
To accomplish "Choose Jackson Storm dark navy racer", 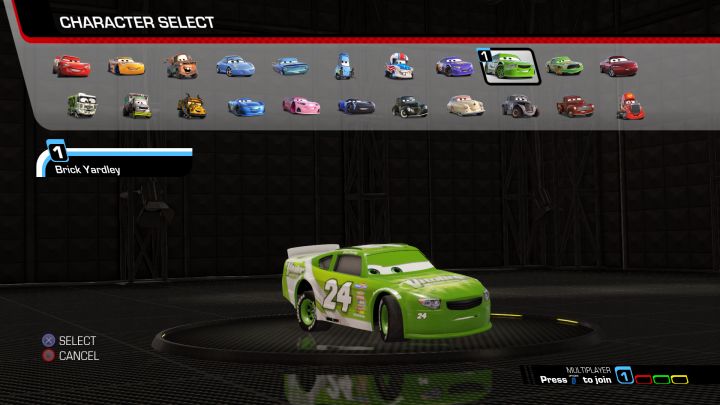I will [x=355, y=104].
